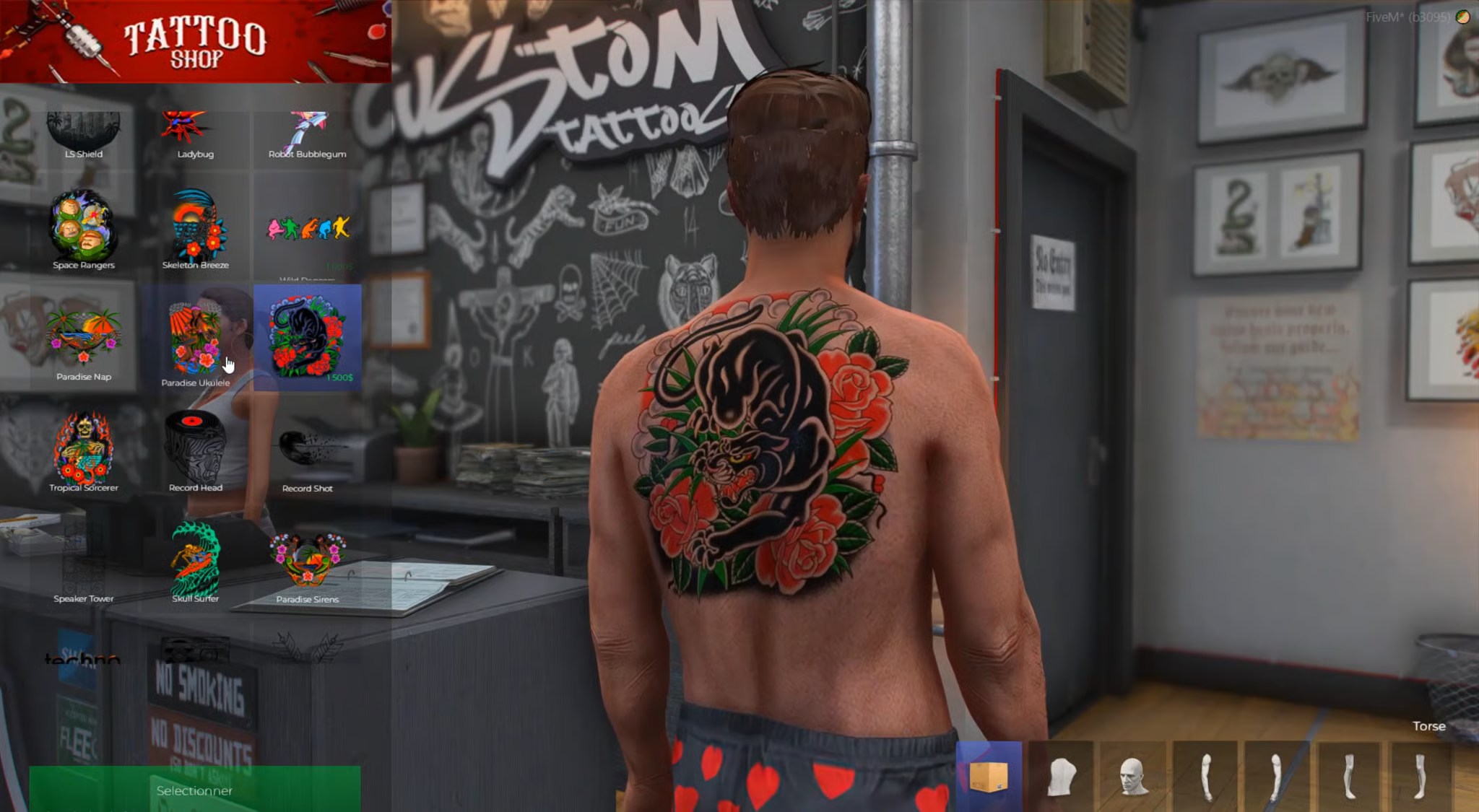Open the cardboard box category
The height and width of the screenshot is (812, 1479).
click(x=989, y=777)
